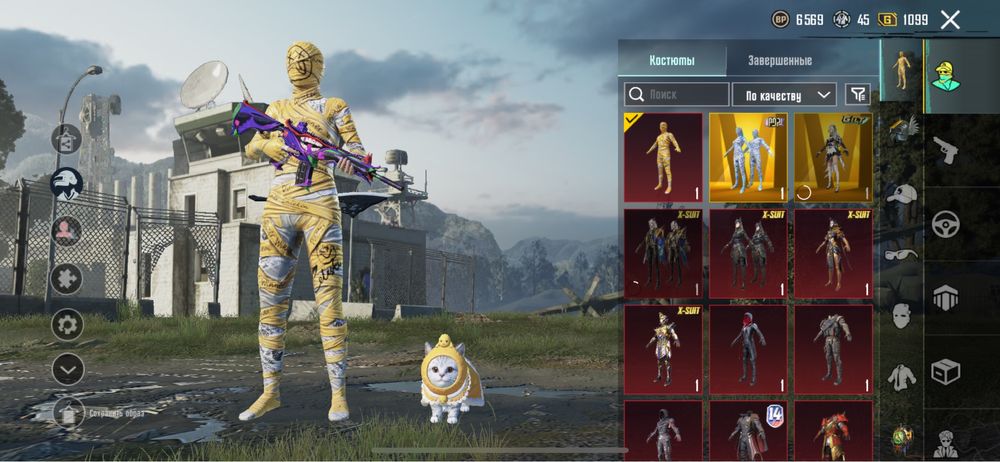Open the filter funnel button

click(857, 94)
